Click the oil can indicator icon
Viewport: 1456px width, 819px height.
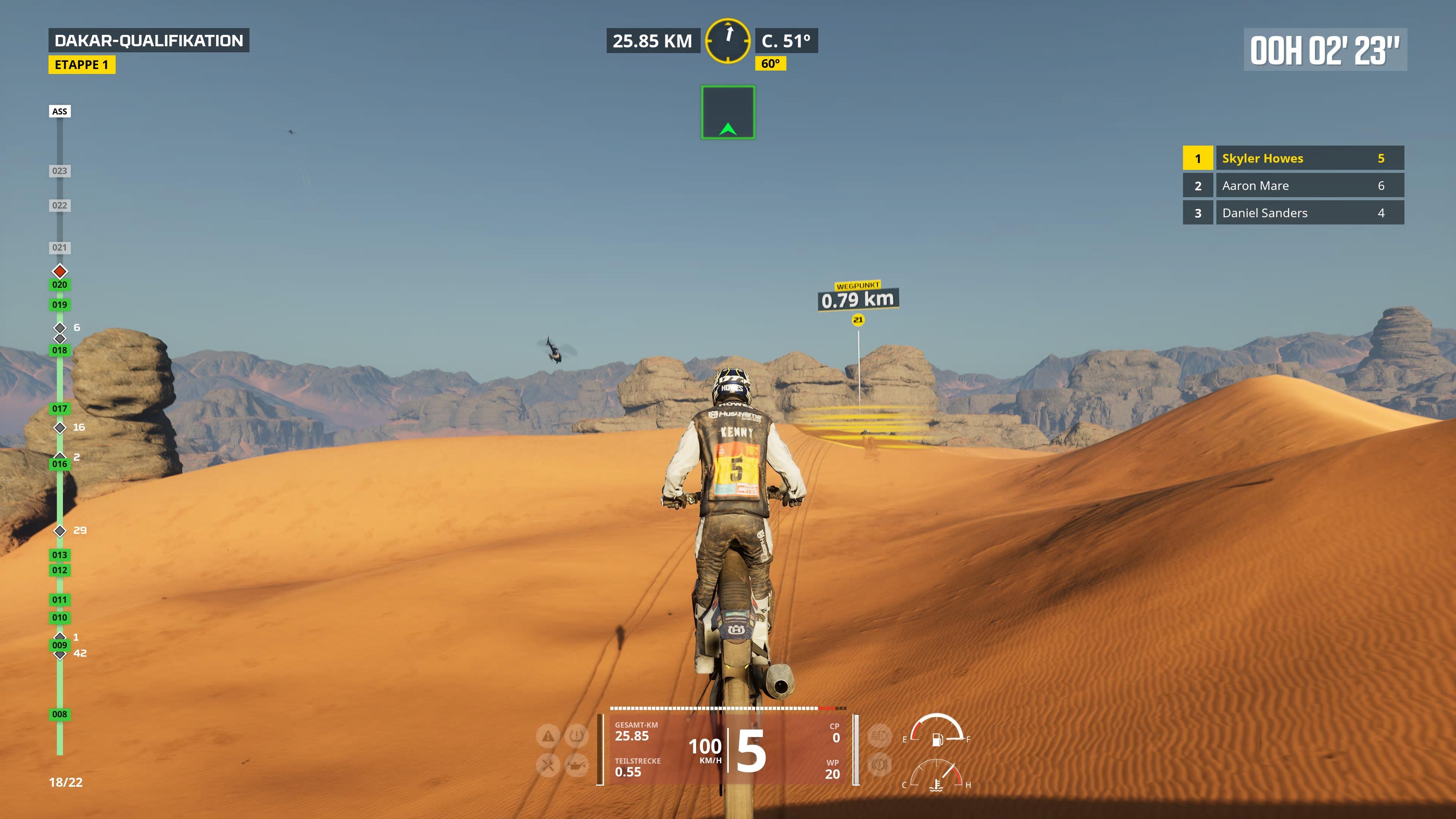[x=577, y=765]
